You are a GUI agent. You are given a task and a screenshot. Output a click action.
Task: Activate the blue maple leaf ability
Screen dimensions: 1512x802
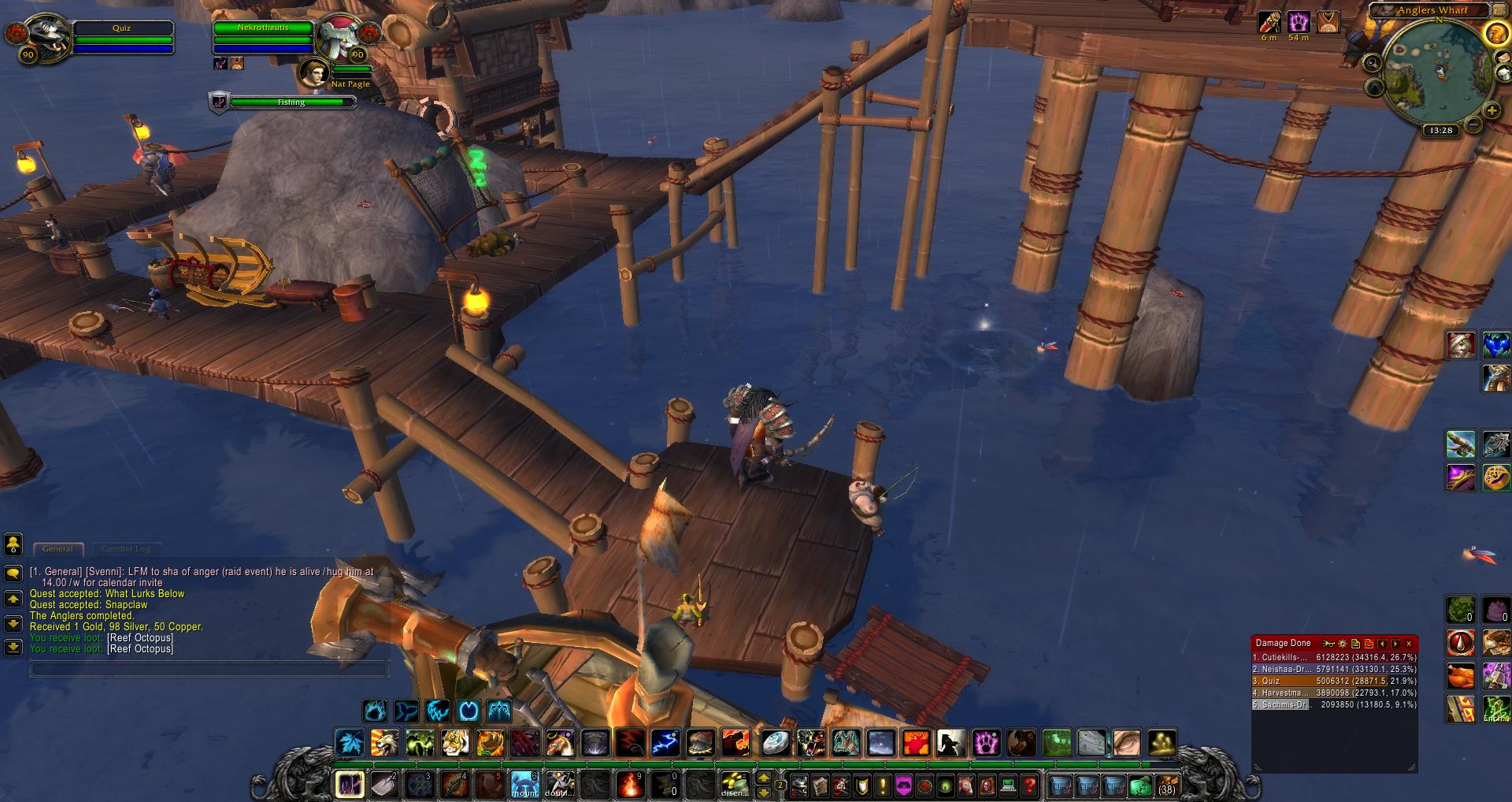348,742
